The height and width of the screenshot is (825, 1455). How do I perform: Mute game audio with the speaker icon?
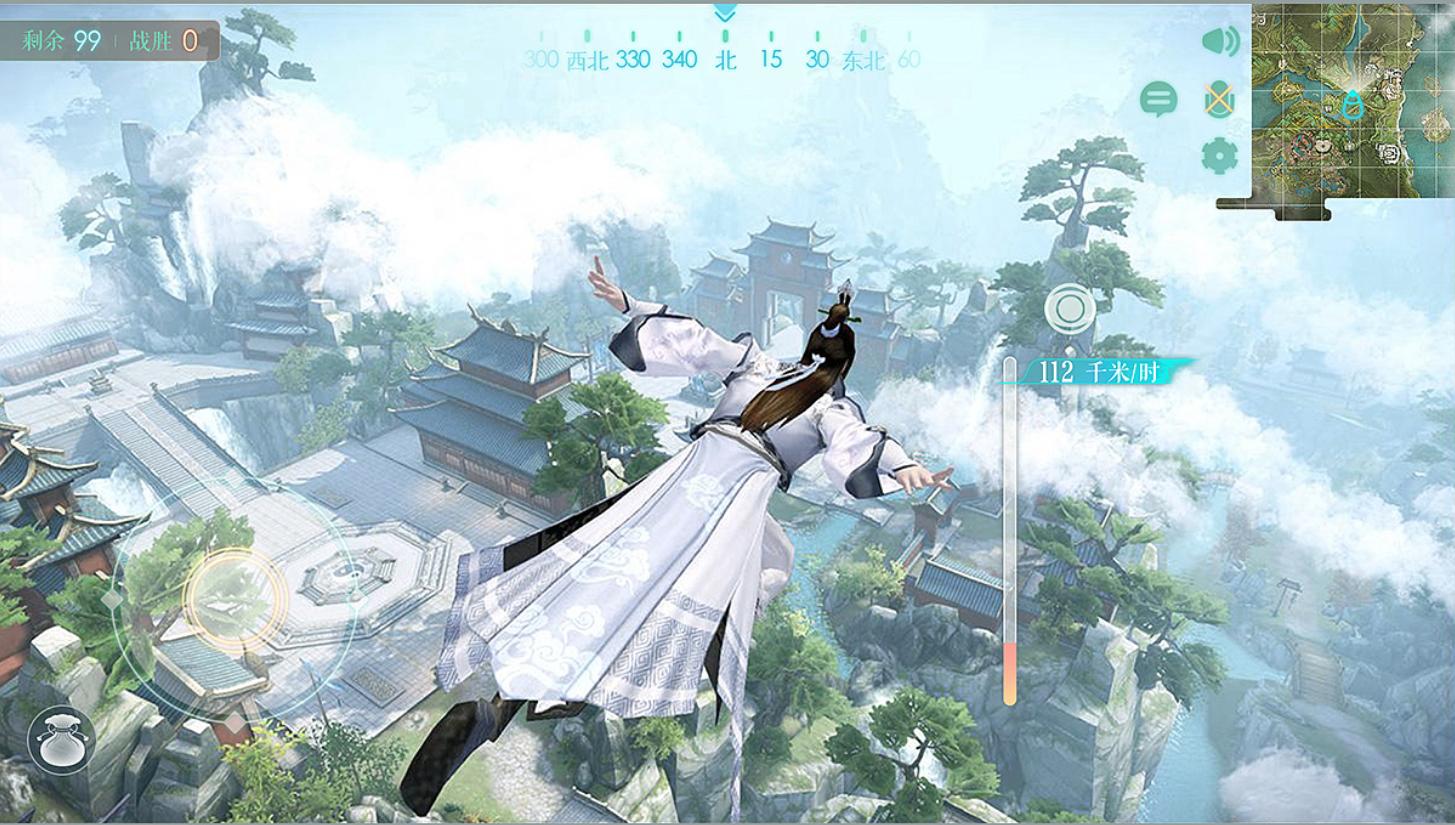(1220, 43)
